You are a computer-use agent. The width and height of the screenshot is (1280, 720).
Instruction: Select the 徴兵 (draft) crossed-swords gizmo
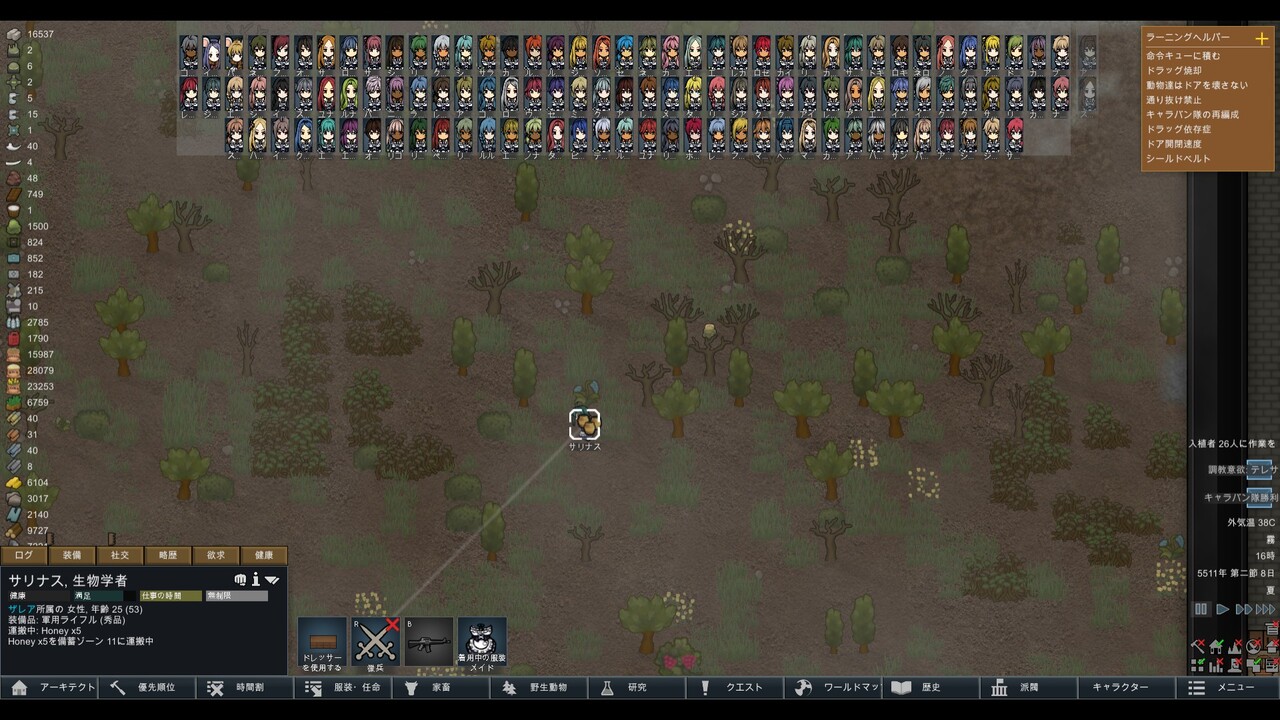pyautogui.click(x=376, y=640)
